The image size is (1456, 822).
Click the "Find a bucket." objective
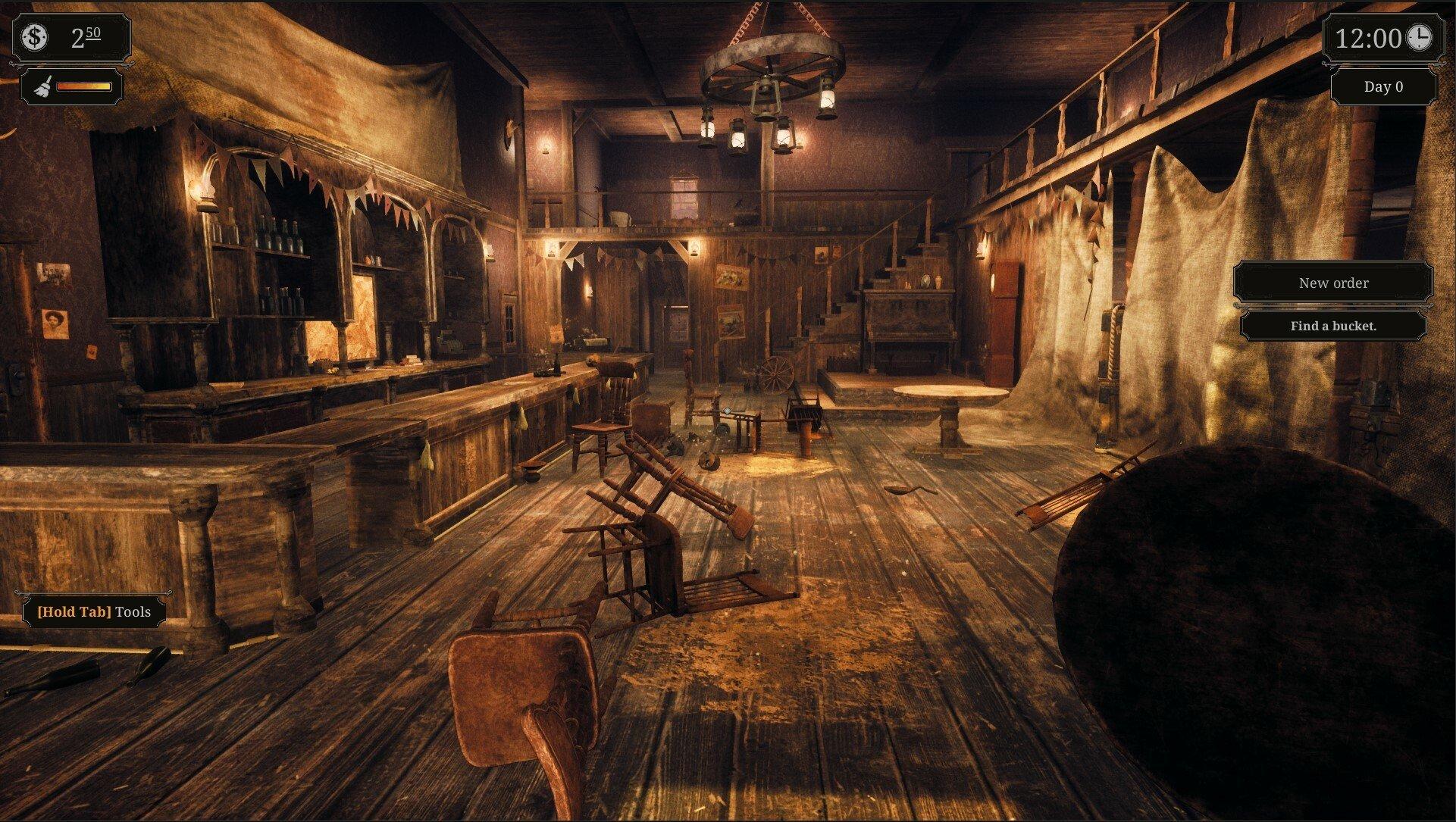click(1332, 326)
